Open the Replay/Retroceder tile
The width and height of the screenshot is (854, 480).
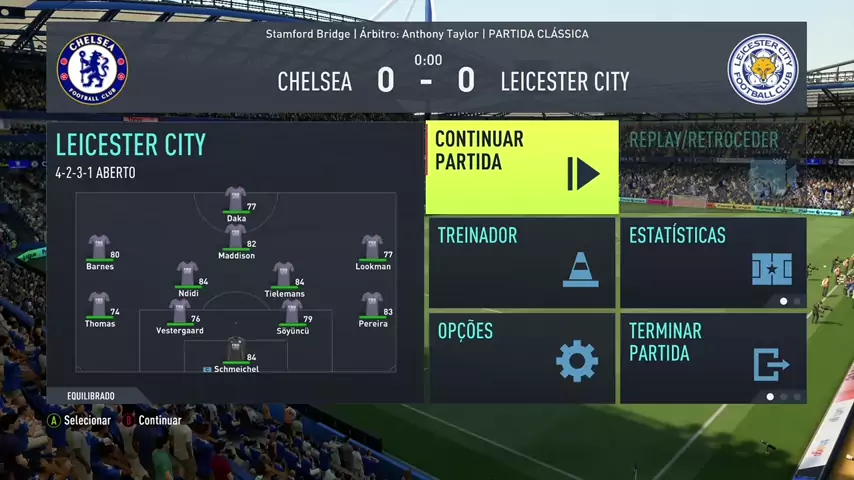(x=713, y=167)
